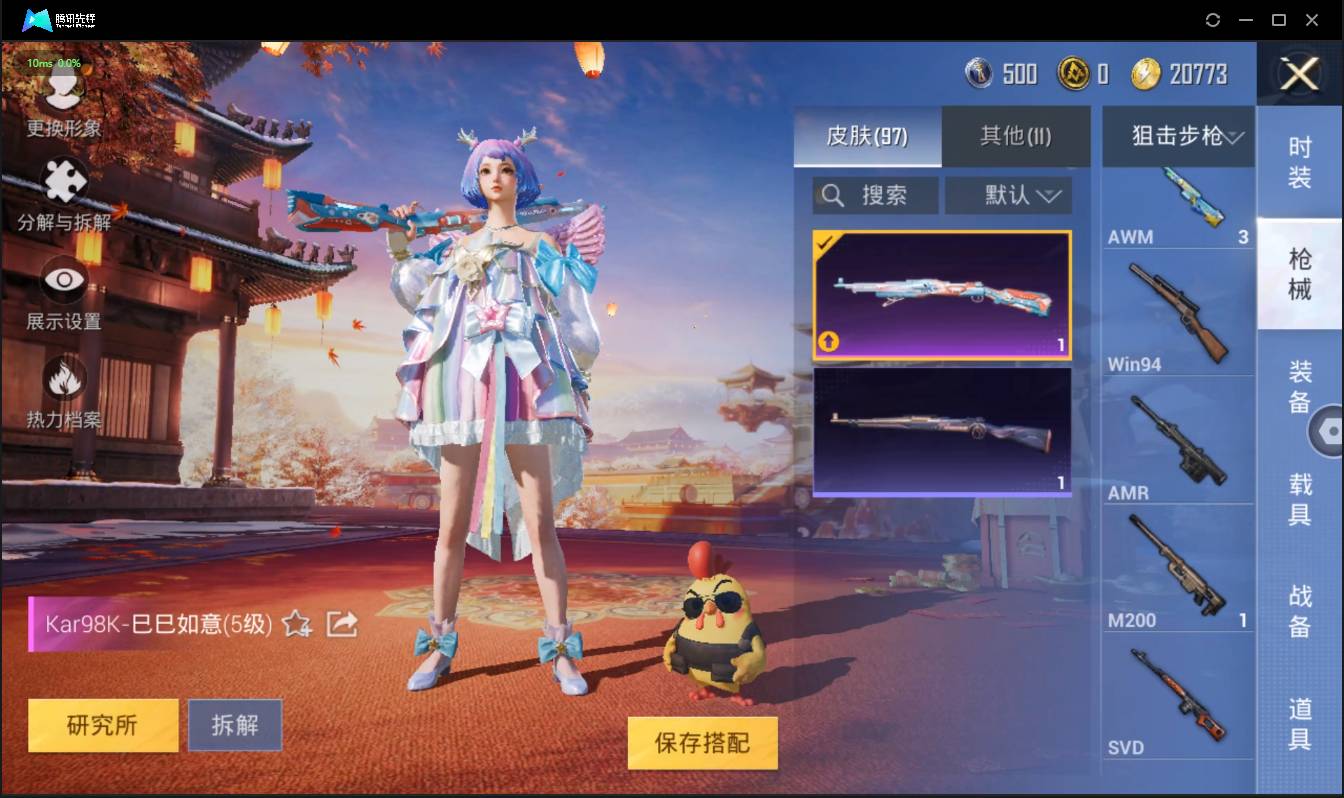The image size is (1344, 798).
Task: Open the share icon next to Kar98K name
Action: (x=341, y=622)
